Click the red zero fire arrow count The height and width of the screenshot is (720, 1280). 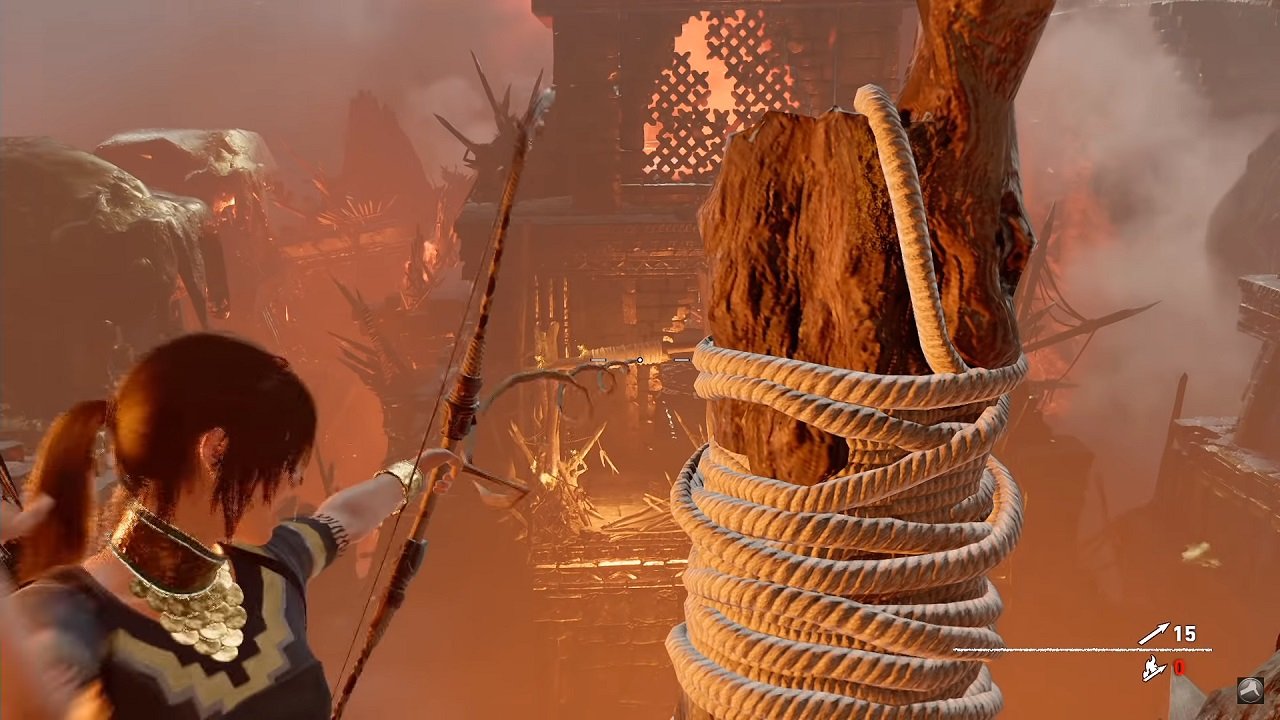tap(1180, 668)
